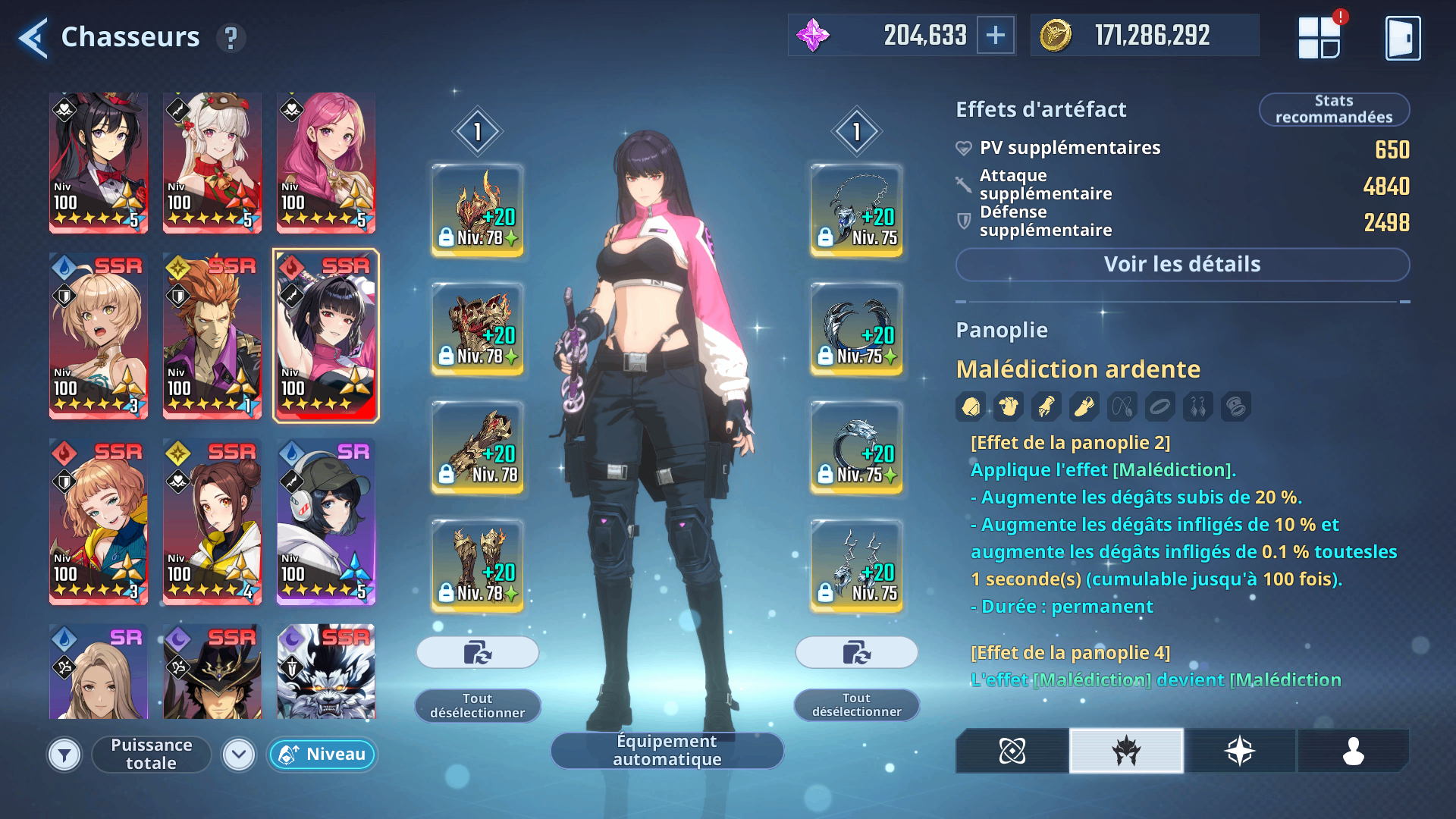
Task: Select the flaming helmet artifact slot
Action: (478, 210)
